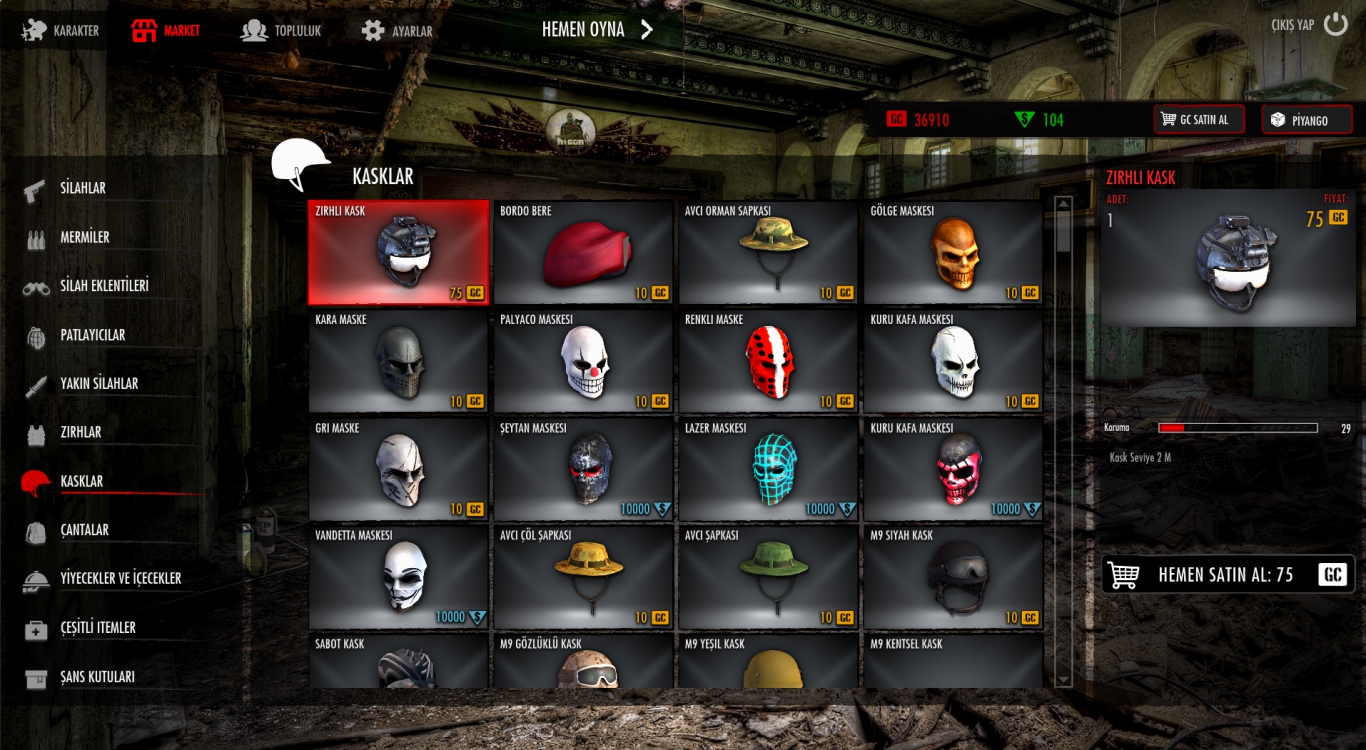Viewport: 1366px width, 750px height.
Task: Switch to the Topluluk tab
Action: tap(282, 31)
